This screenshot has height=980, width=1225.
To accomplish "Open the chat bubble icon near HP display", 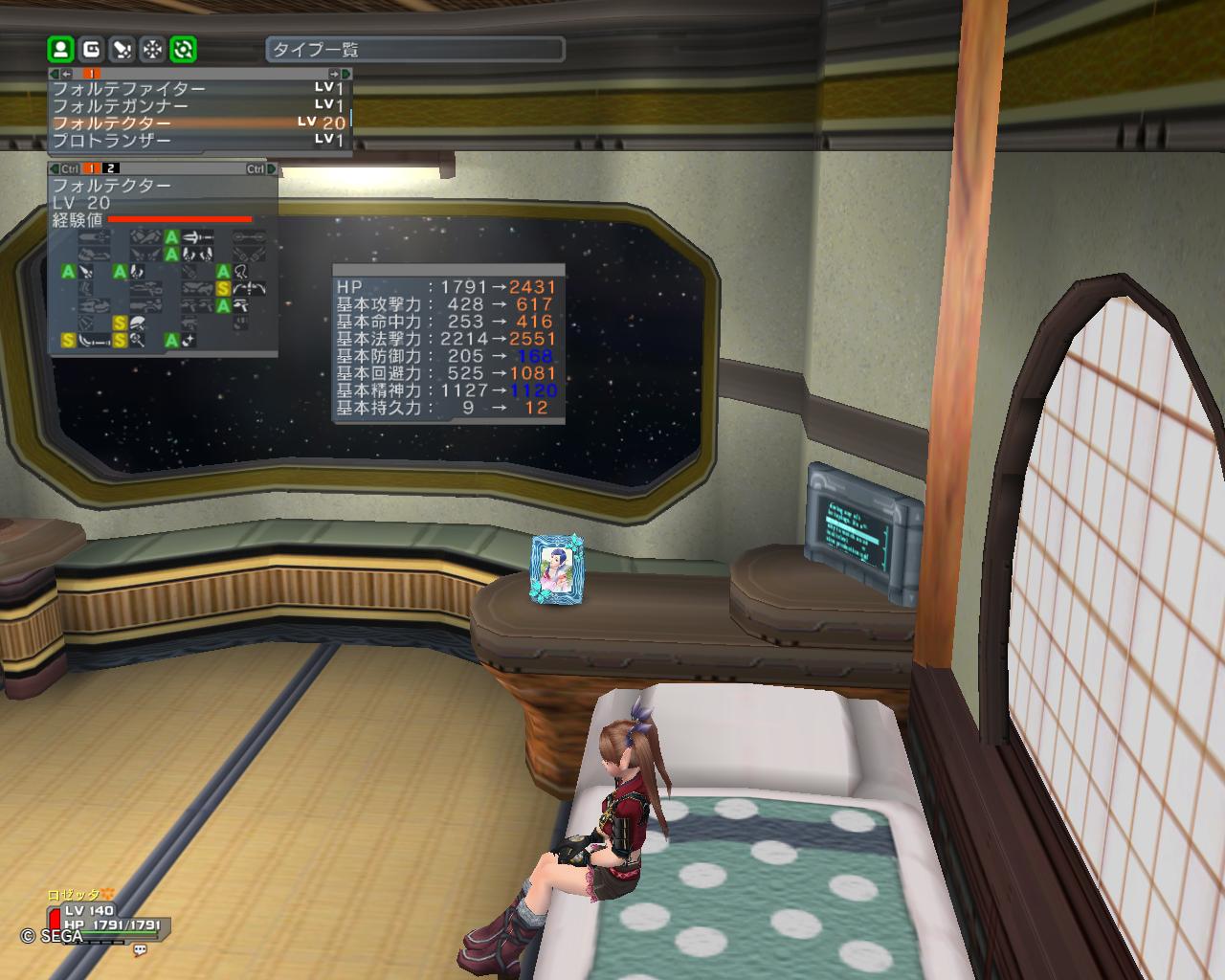I will pyautogui.click(x=140, y=950).
